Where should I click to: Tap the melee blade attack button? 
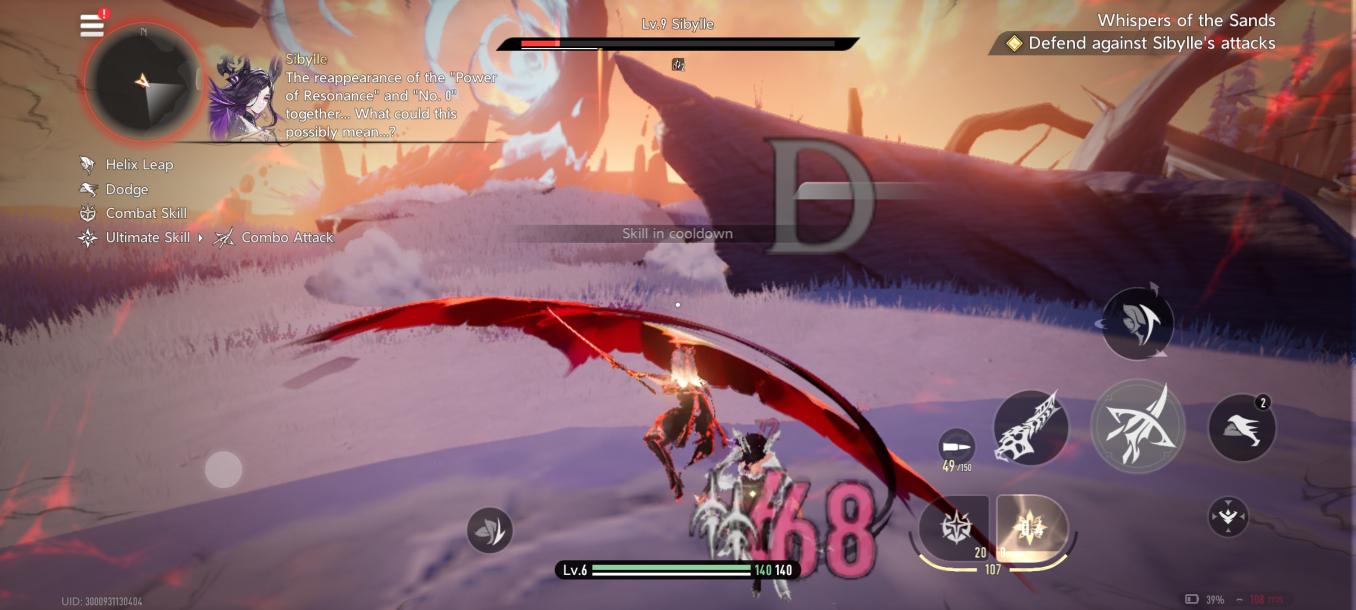coord(1138,426)
